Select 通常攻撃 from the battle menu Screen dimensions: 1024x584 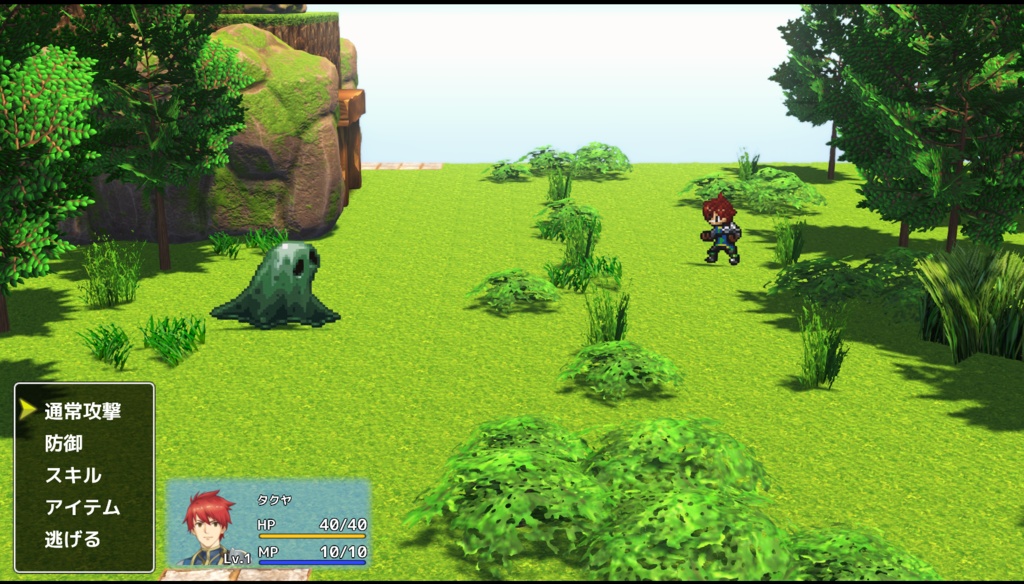click(x=82, y=411)
